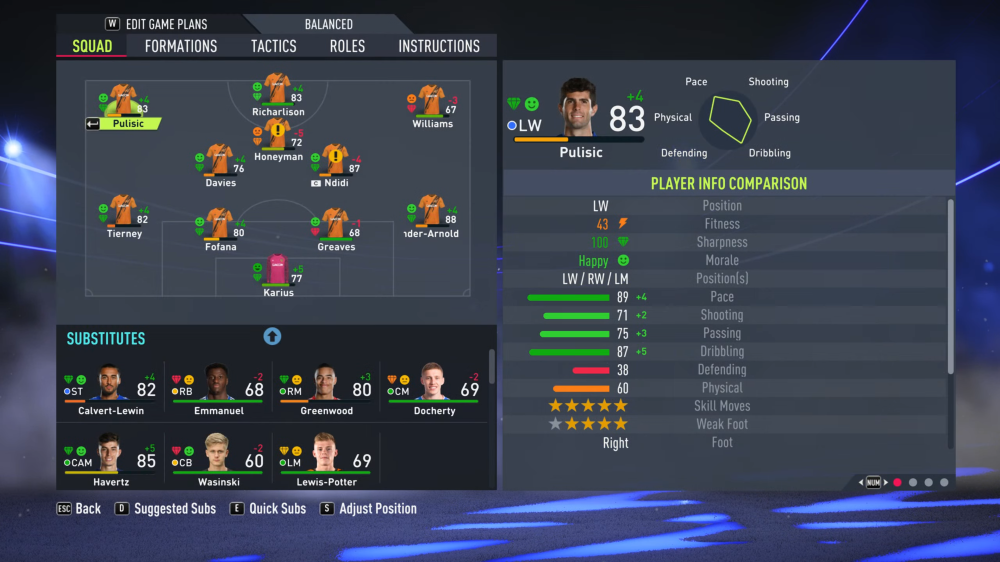Viewport: 1000px width, 562px height.
Task: Choose Williams in the lineup
Action: [431, 106]
